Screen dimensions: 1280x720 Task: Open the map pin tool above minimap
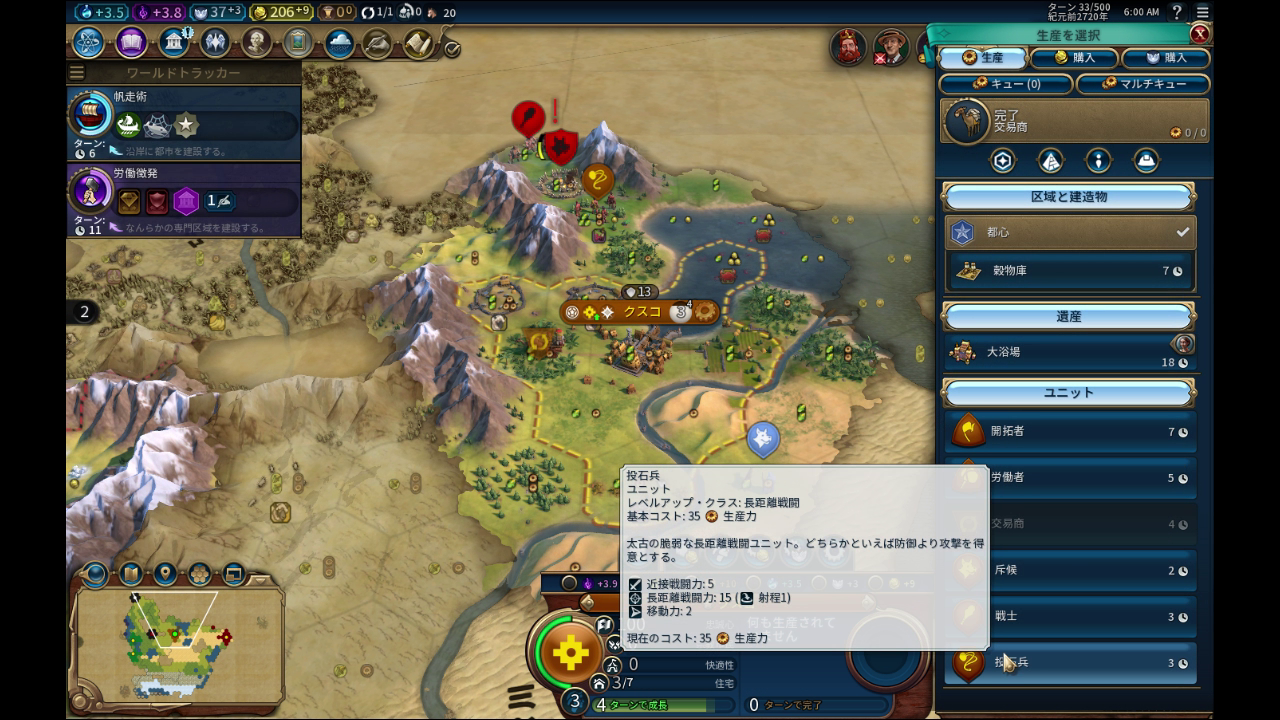pos(165,574)
